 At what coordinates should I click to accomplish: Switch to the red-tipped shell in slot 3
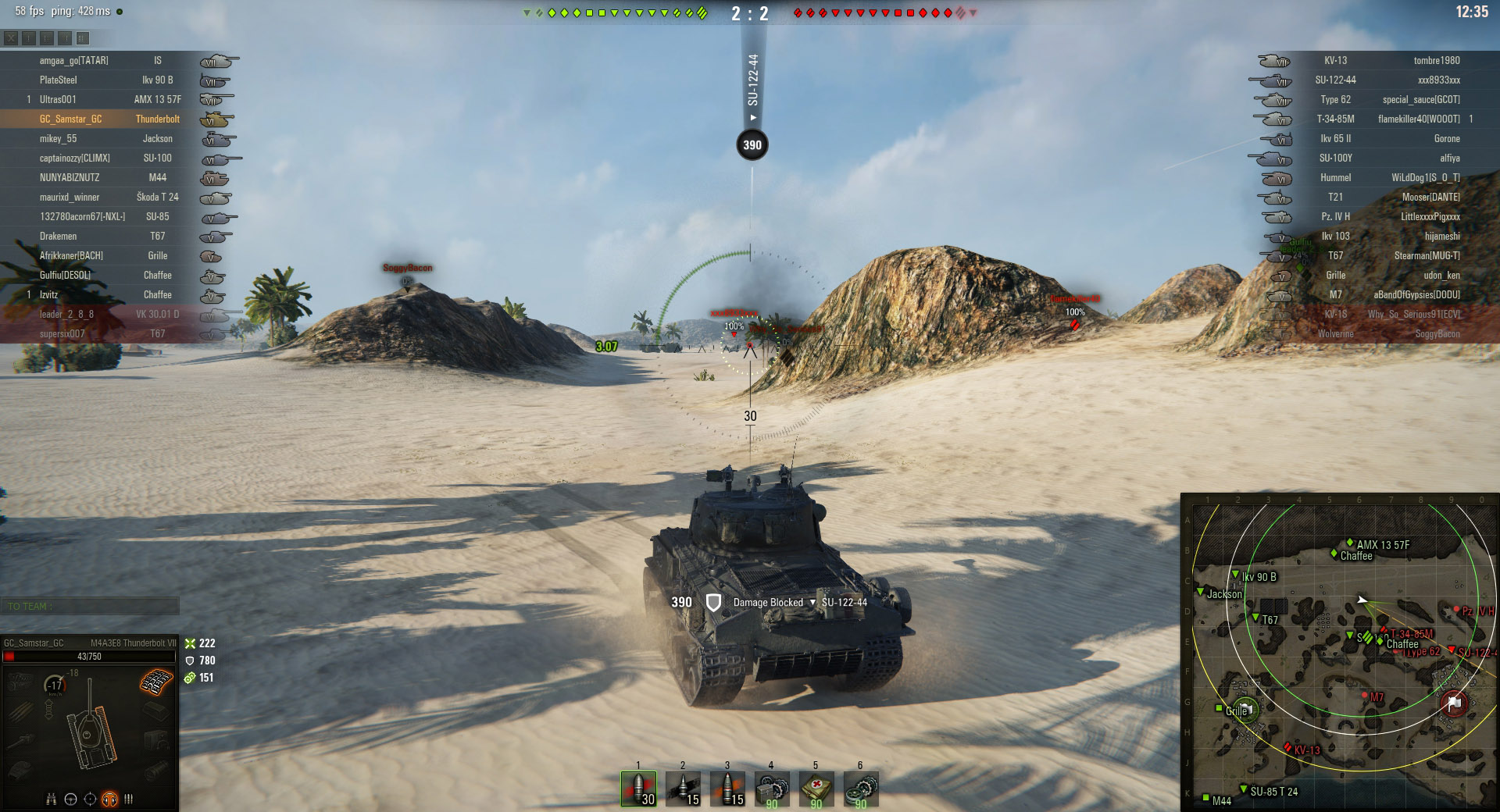[x=727, y=789]
